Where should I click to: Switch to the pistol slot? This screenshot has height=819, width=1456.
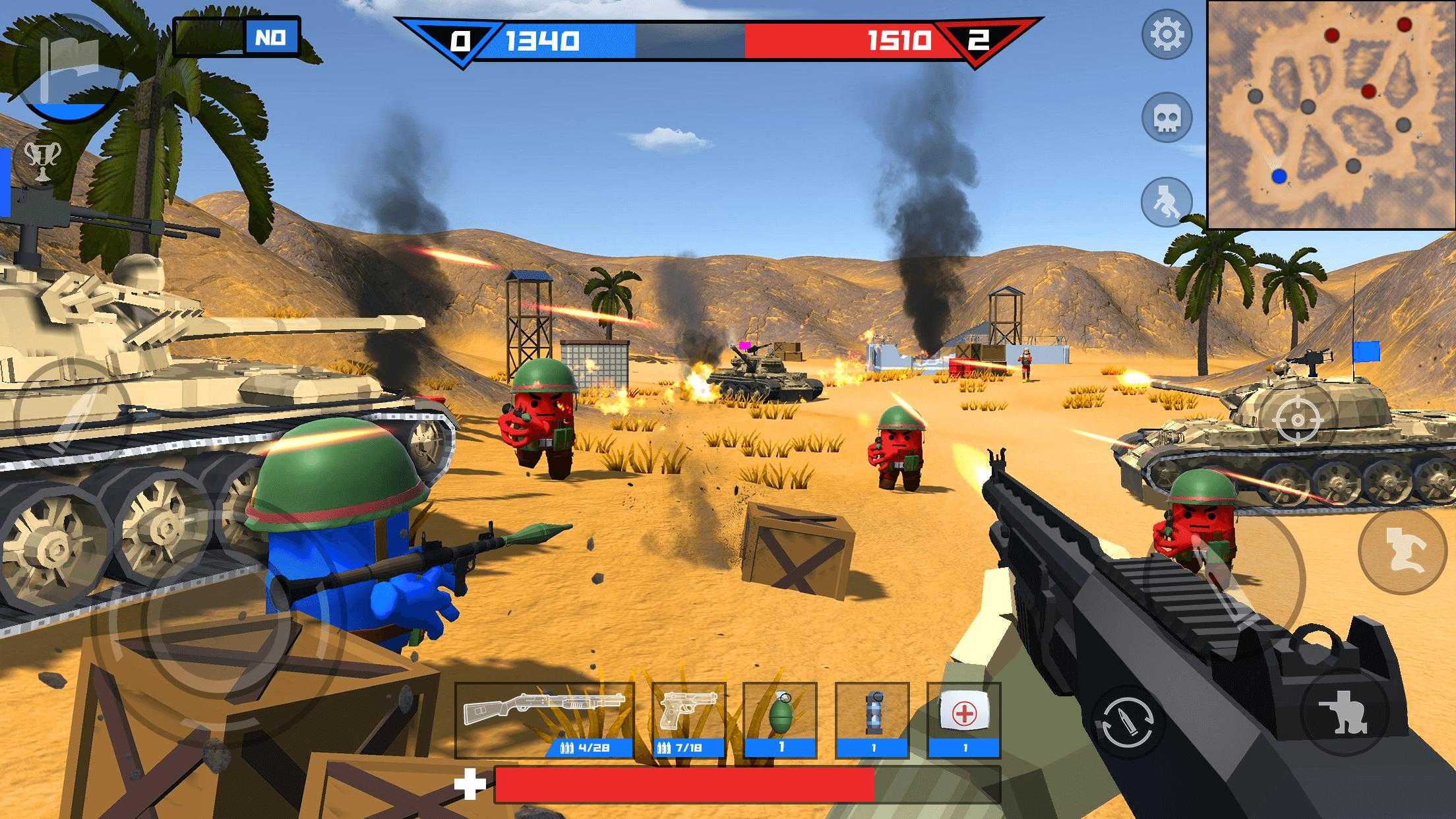[x=688, y=719]
